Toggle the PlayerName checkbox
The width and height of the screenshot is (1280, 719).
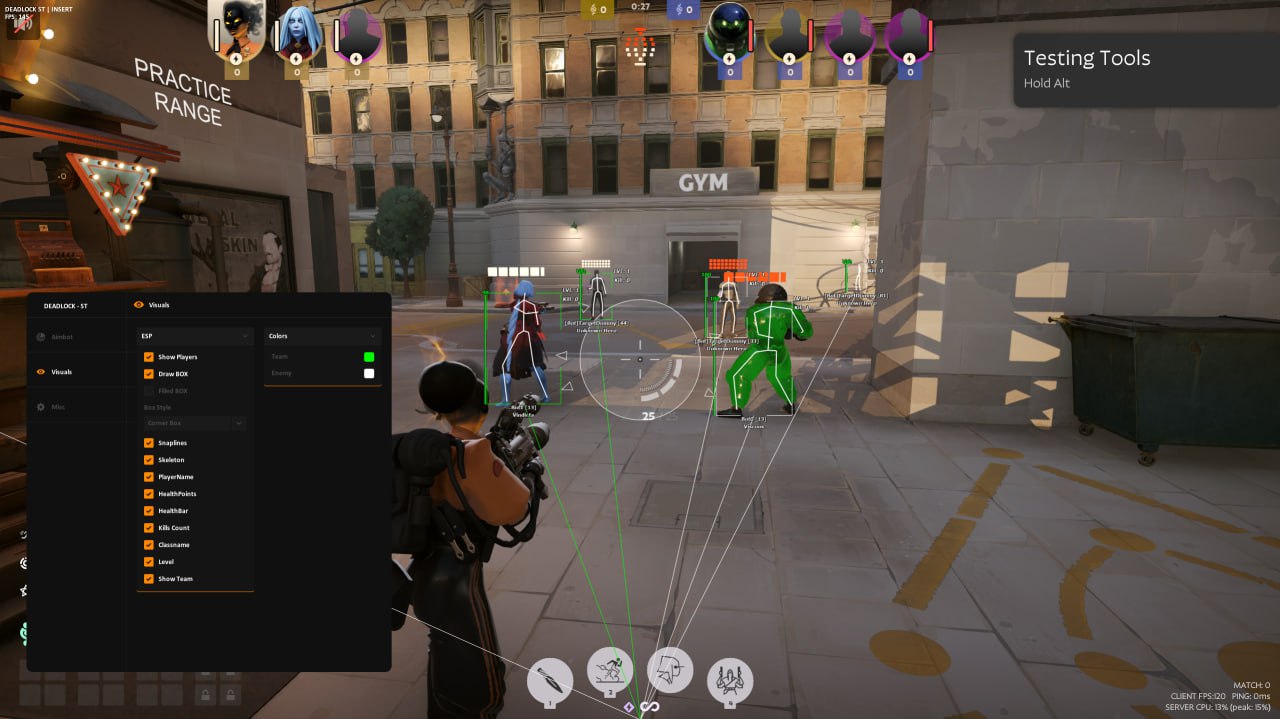[149, 477]
